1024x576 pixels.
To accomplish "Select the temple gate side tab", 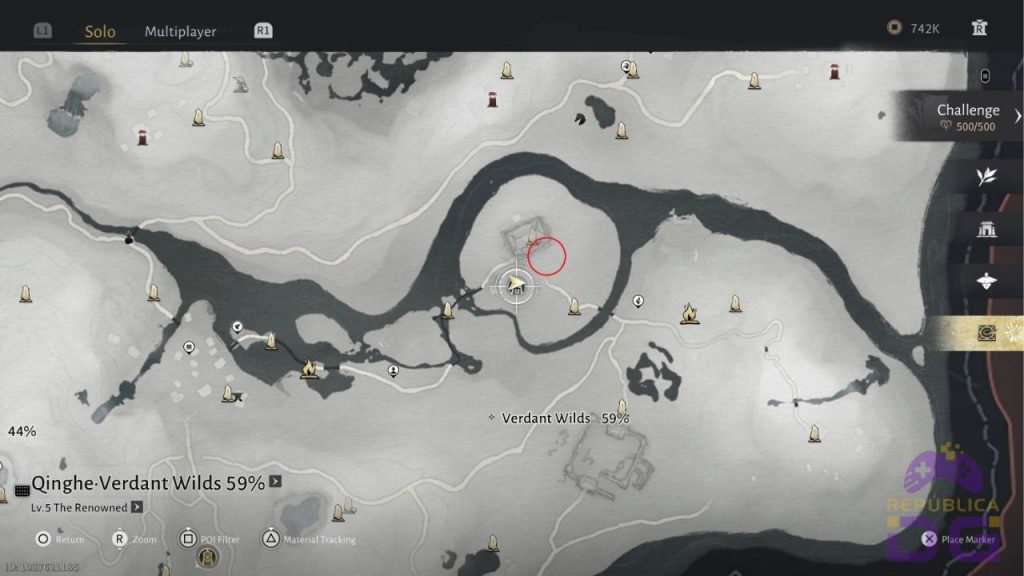I will pos(986,229).
